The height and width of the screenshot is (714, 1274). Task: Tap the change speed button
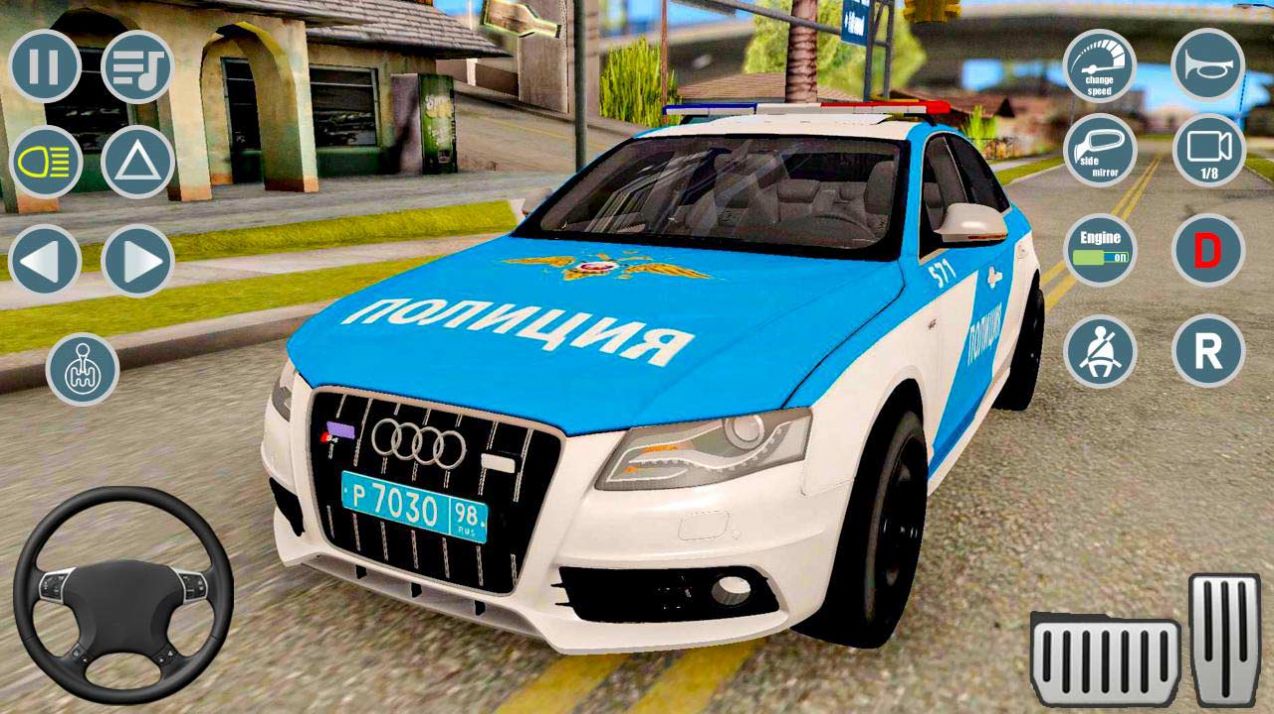pyautogui.click(x=1099, y=66)
